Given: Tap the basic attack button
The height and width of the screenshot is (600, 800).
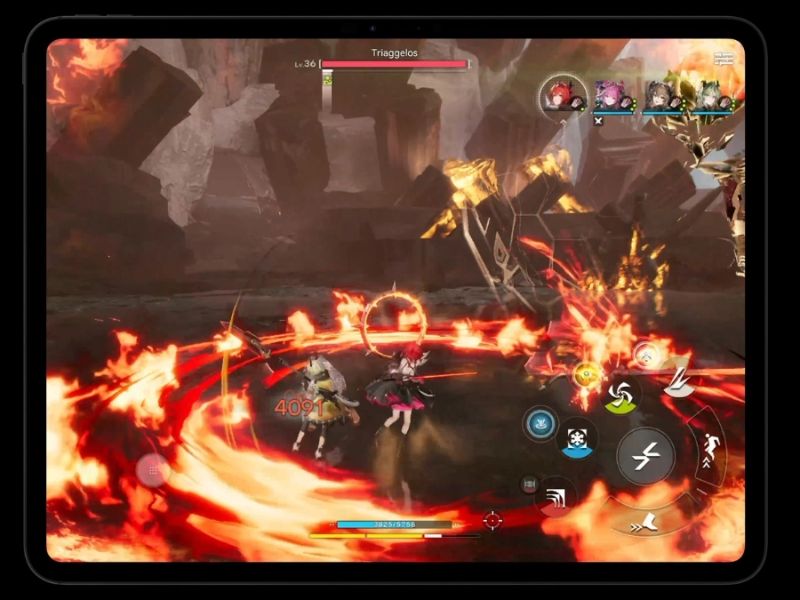Looking at the screenshot, I should 645,456.
